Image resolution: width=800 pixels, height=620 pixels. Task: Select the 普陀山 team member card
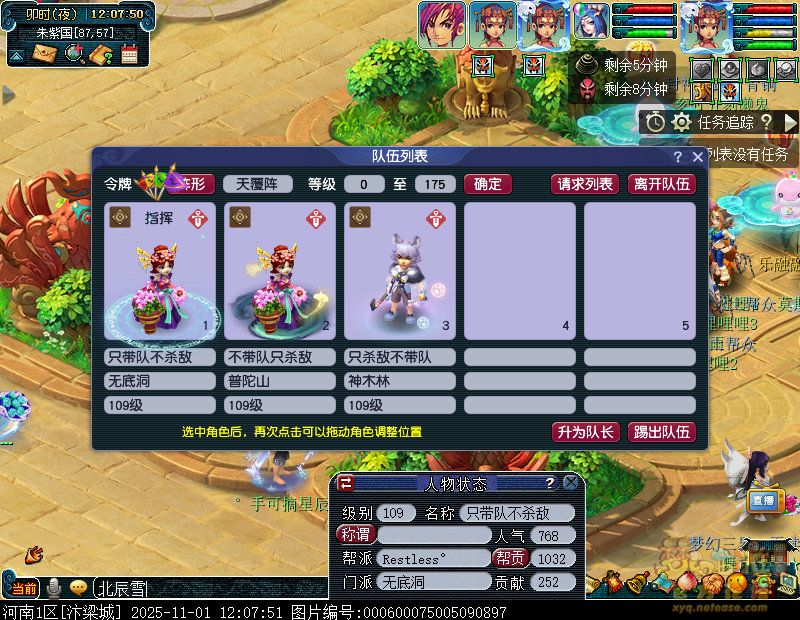pyautogui.click(x=279, y=271)
